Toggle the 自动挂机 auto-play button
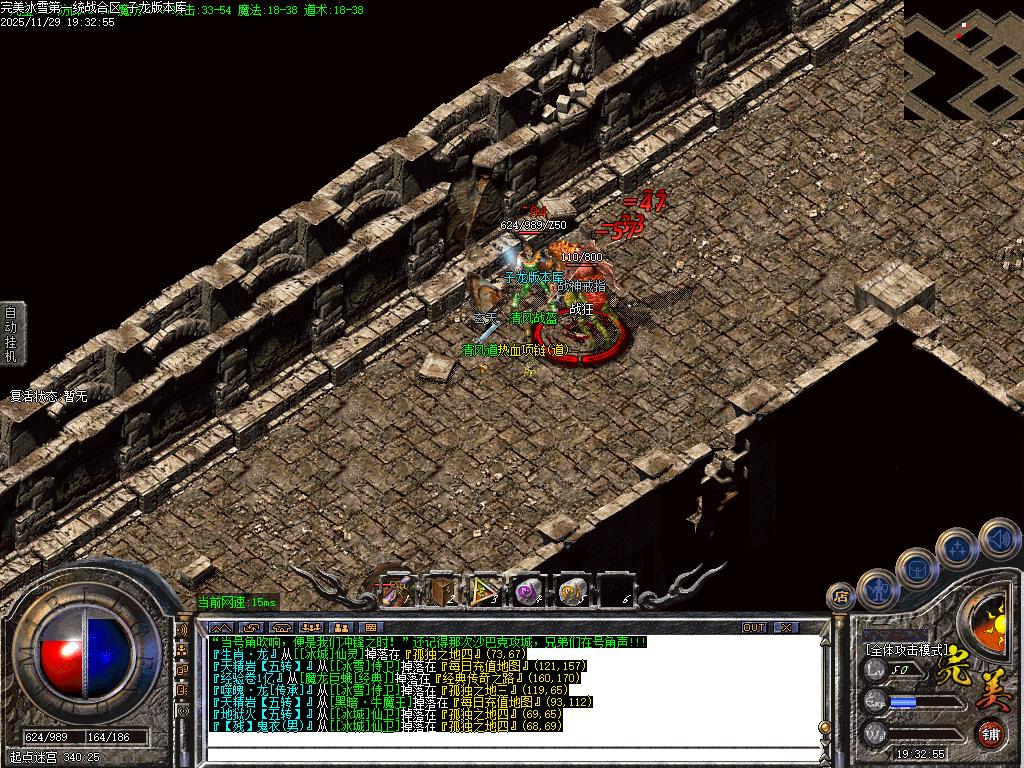The image size is (1024, 768). click(11, 333)
